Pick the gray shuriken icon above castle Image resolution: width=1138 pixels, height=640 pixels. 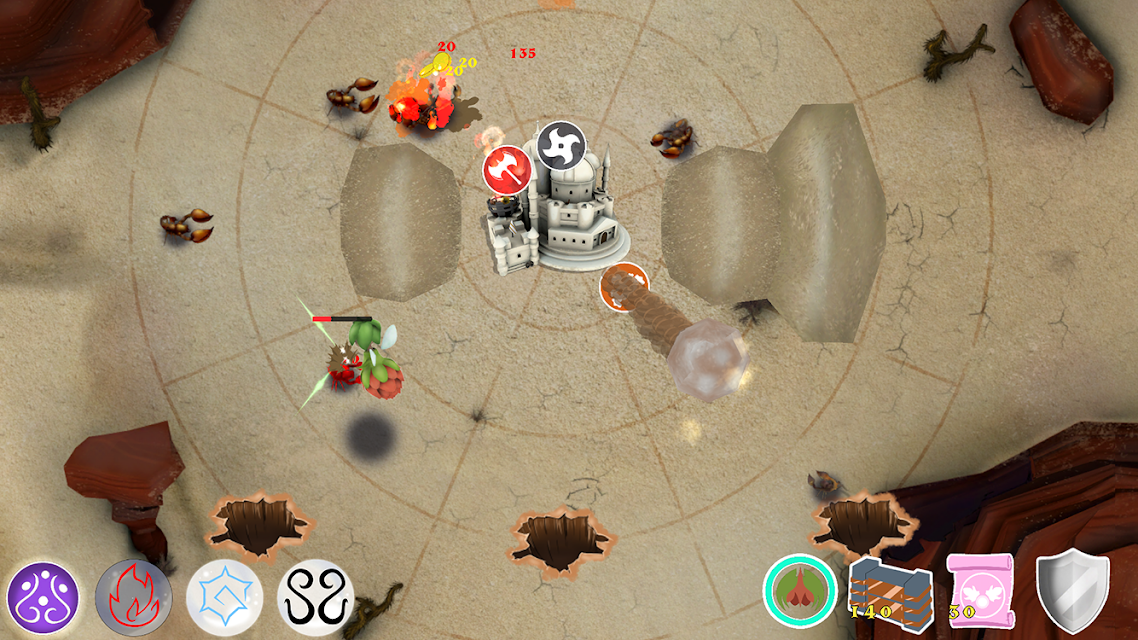[x=560, y=146]
